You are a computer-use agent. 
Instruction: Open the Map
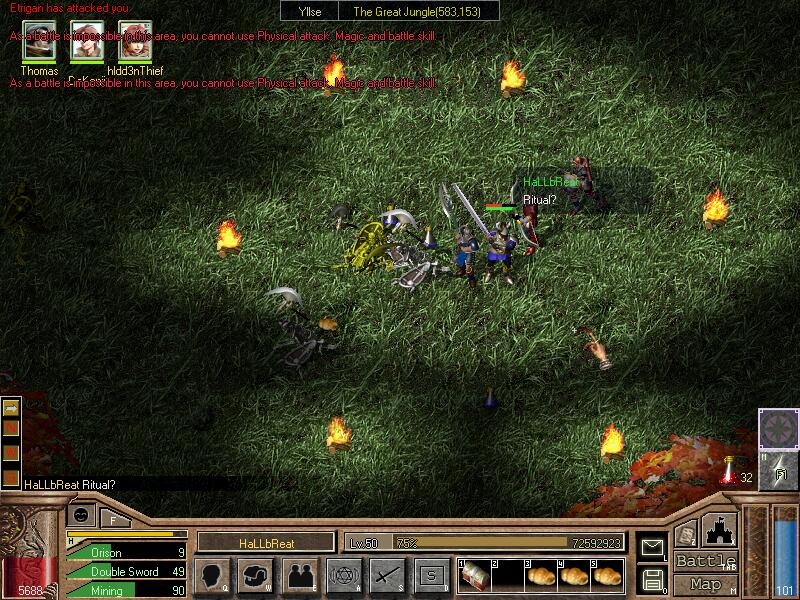pos(705,584)
